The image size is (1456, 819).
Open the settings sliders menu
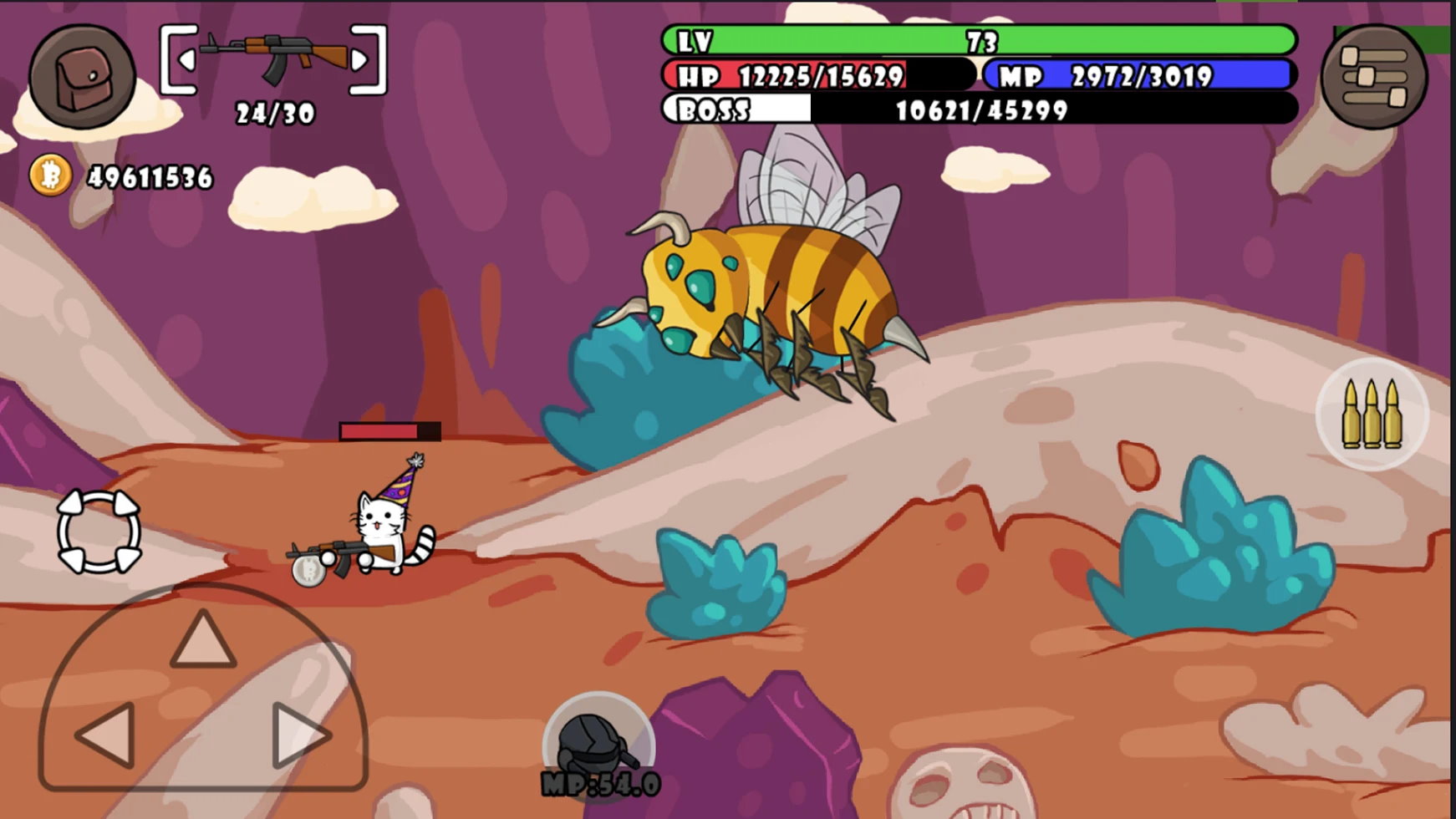1373,77
